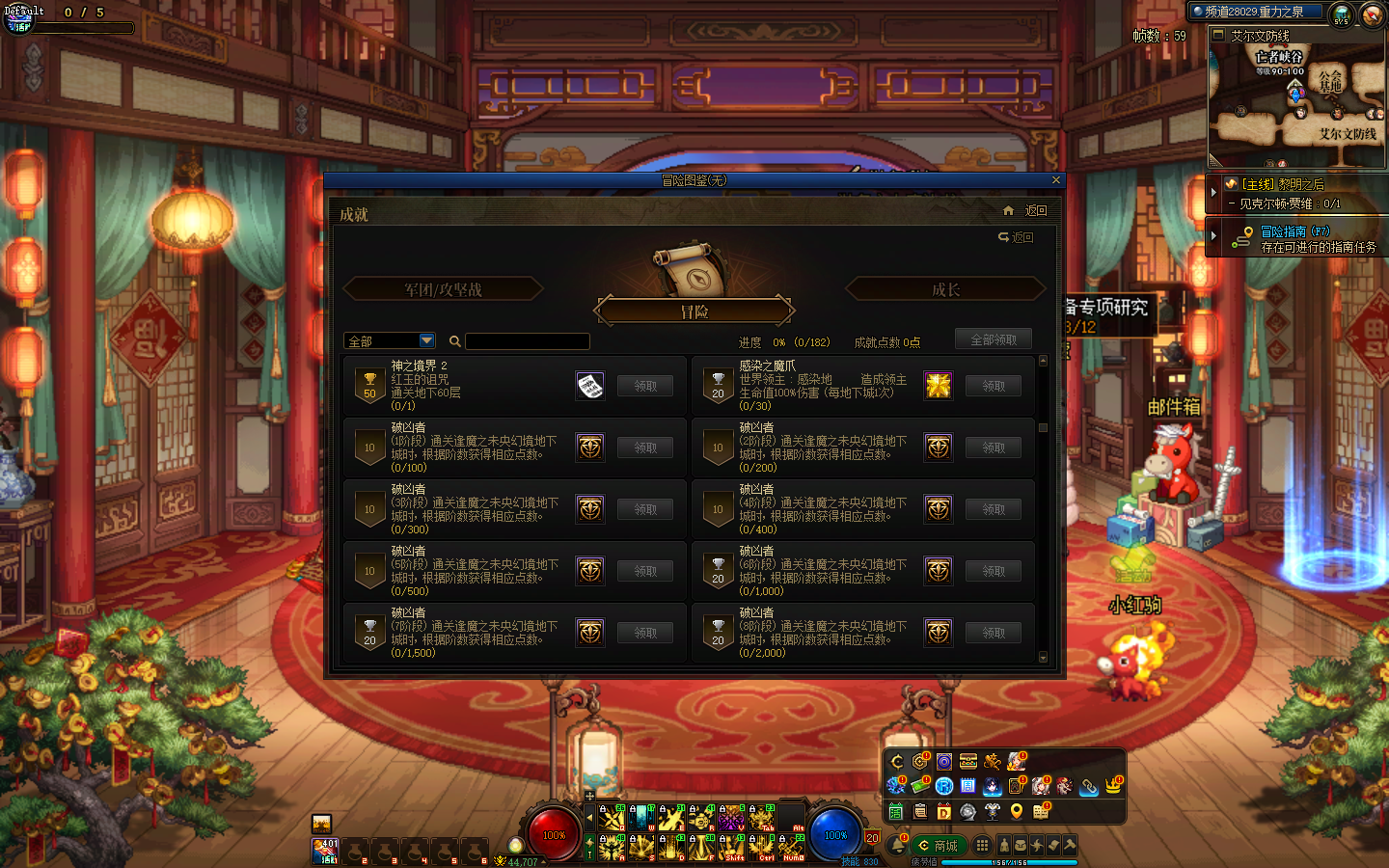Switch to the 成长 tab

click(x=945, y=289)
